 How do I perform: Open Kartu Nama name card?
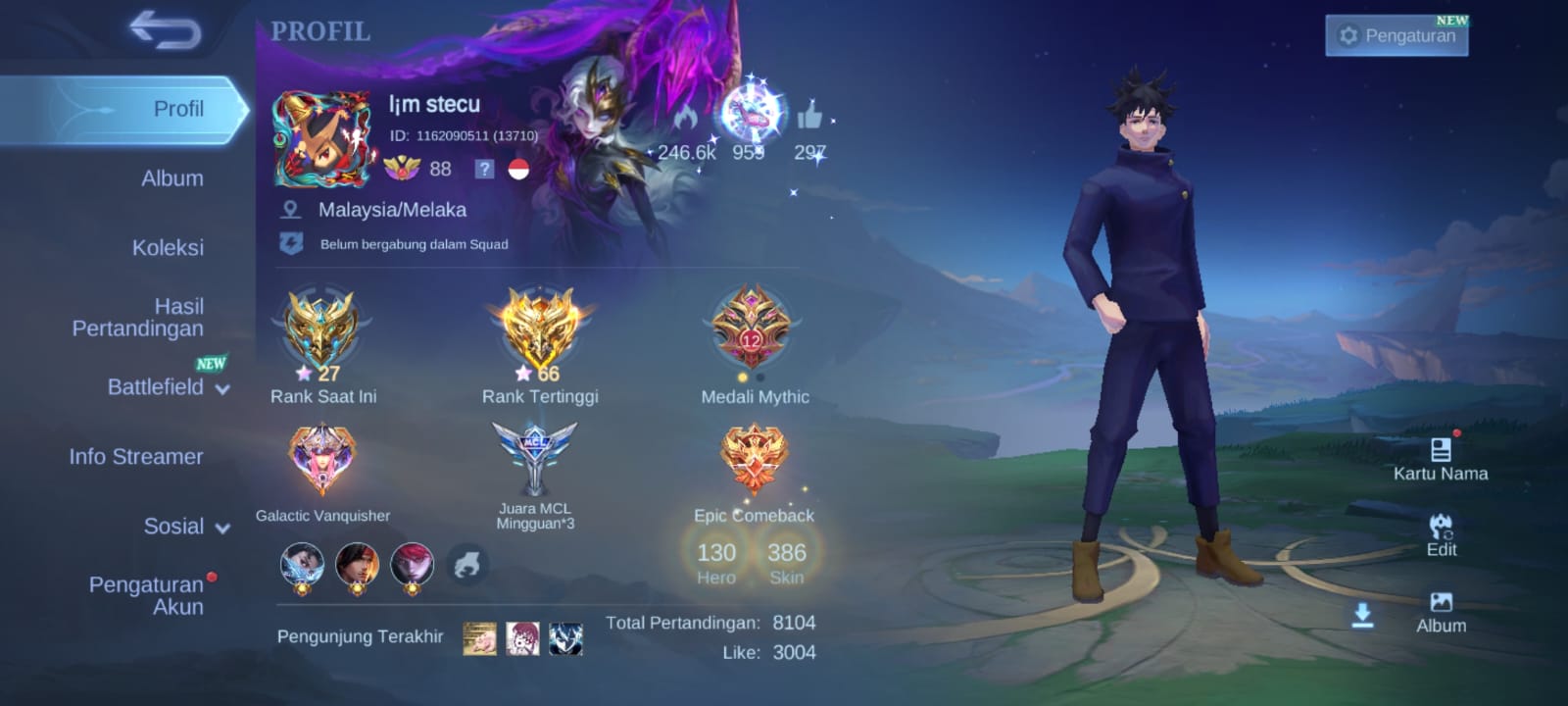[1441, 459]
